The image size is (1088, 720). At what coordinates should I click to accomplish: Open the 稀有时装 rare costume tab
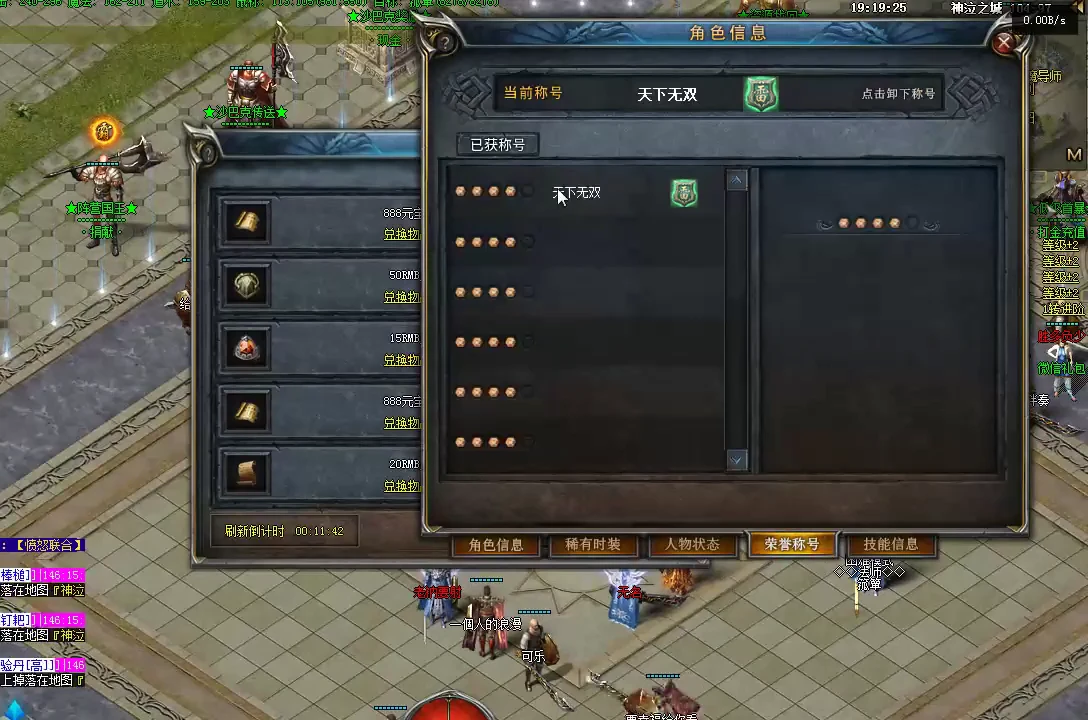593,545
